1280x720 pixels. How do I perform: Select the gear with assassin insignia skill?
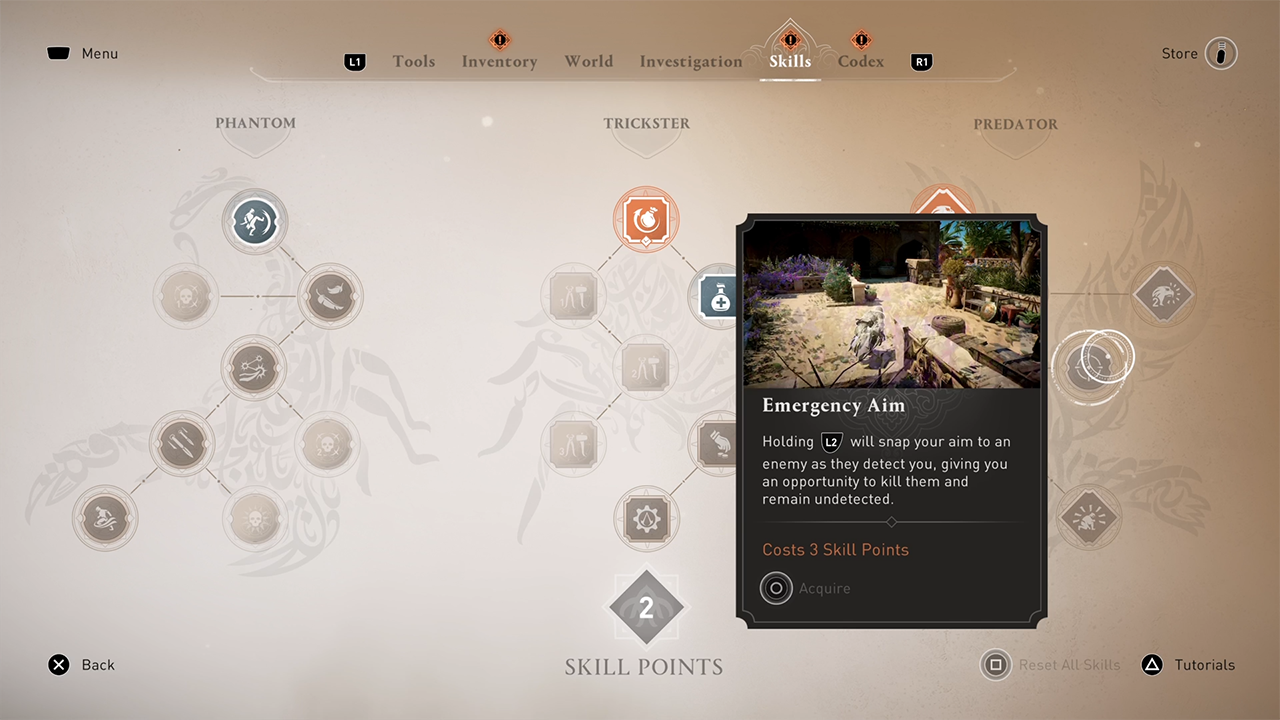(x=646, y=518)
